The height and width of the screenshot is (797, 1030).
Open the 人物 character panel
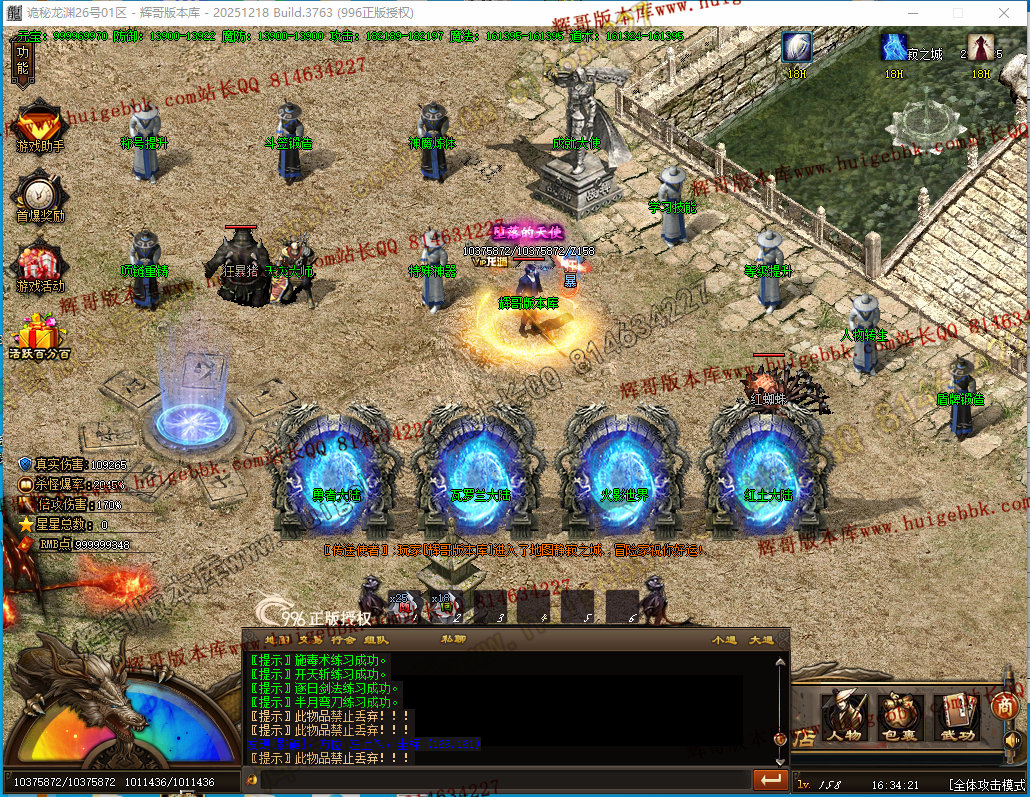coord(844,716)
